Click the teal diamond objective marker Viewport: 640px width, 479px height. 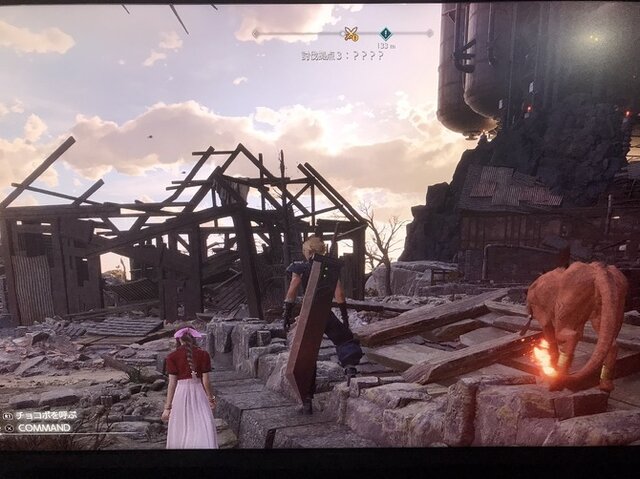pos(385,34)
